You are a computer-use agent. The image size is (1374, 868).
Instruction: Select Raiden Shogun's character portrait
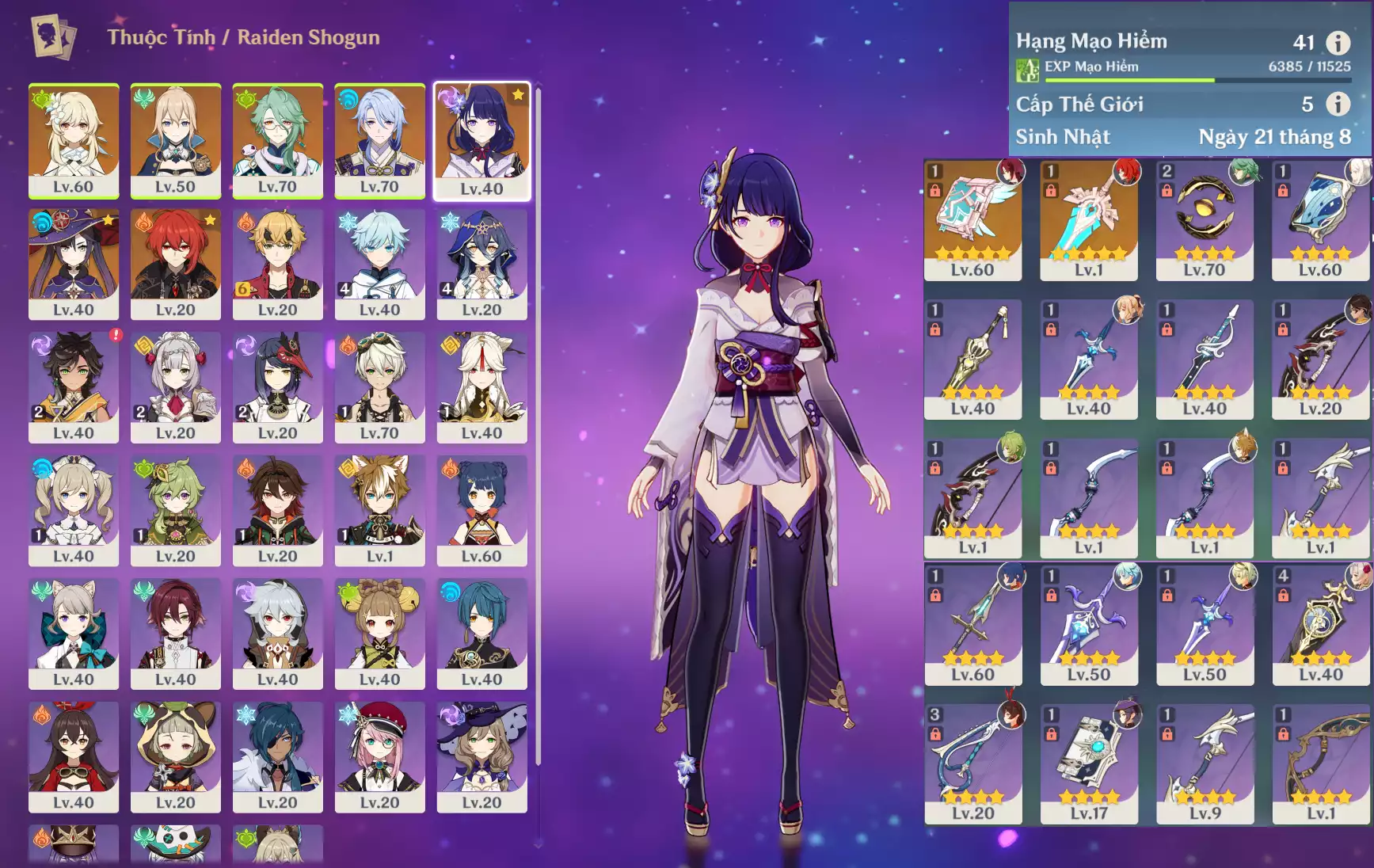481,141
